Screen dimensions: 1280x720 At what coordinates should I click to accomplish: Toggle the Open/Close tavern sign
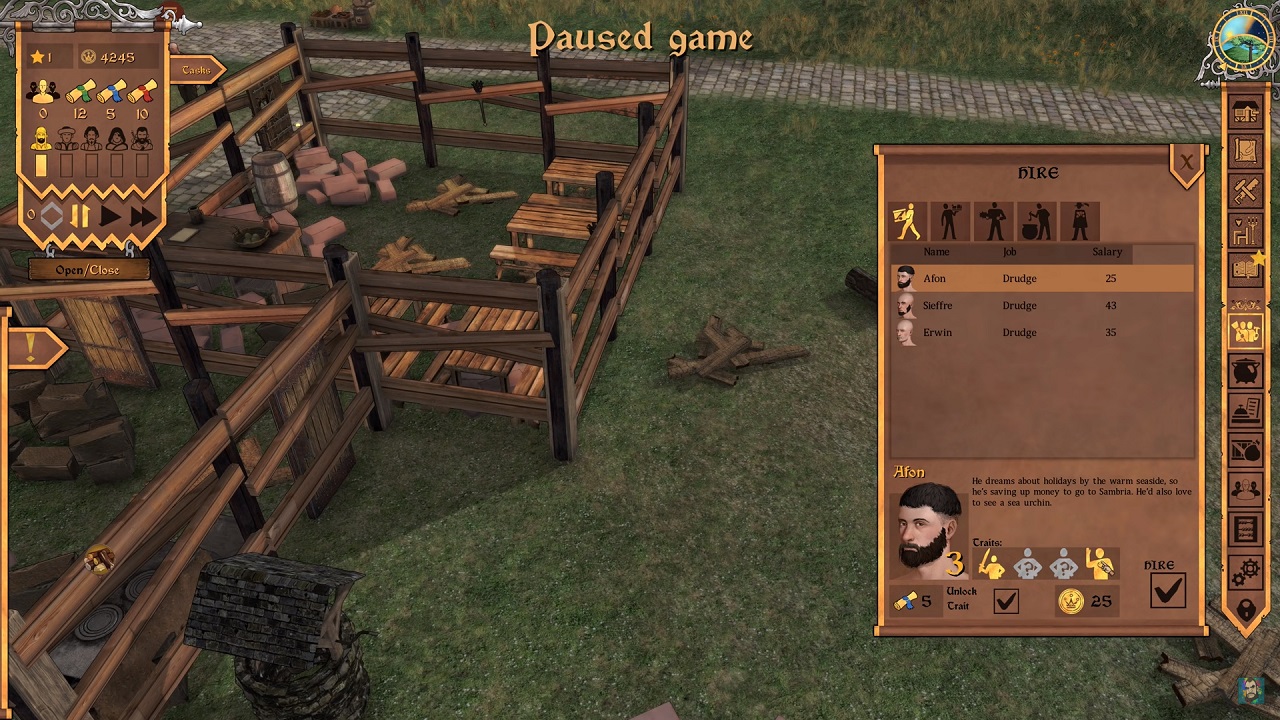pyautogui.click(x=88, y=270)
